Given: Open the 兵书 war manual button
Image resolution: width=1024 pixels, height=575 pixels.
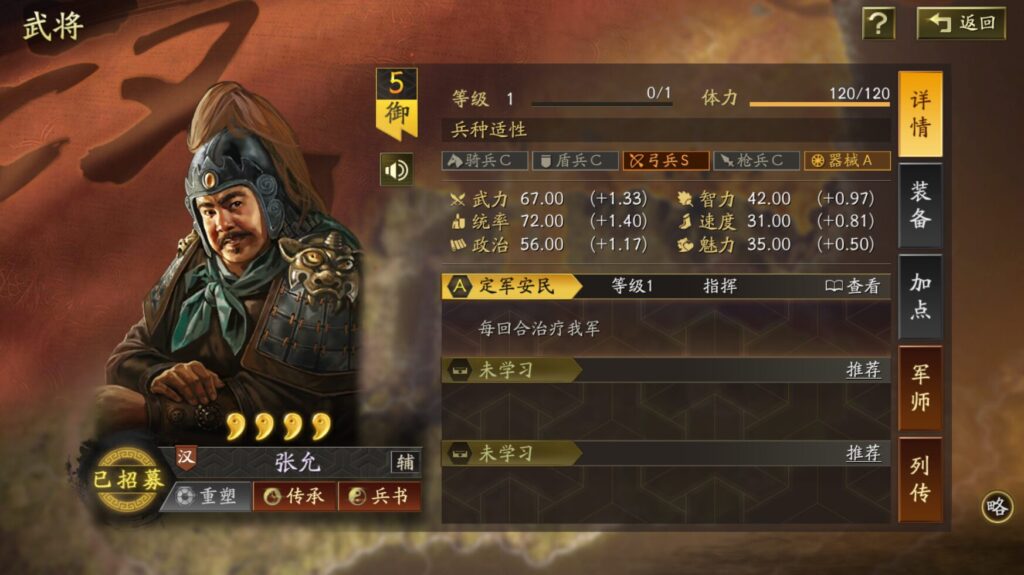Looking at the screenshot, I should 379,496.
